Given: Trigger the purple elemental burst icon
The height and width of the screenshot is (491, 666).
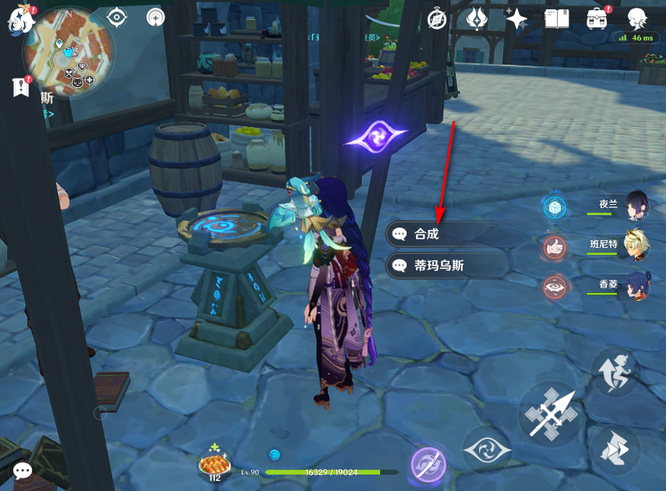Looking at the screenshot, I should pyautogui.click(x=429, y=465).
